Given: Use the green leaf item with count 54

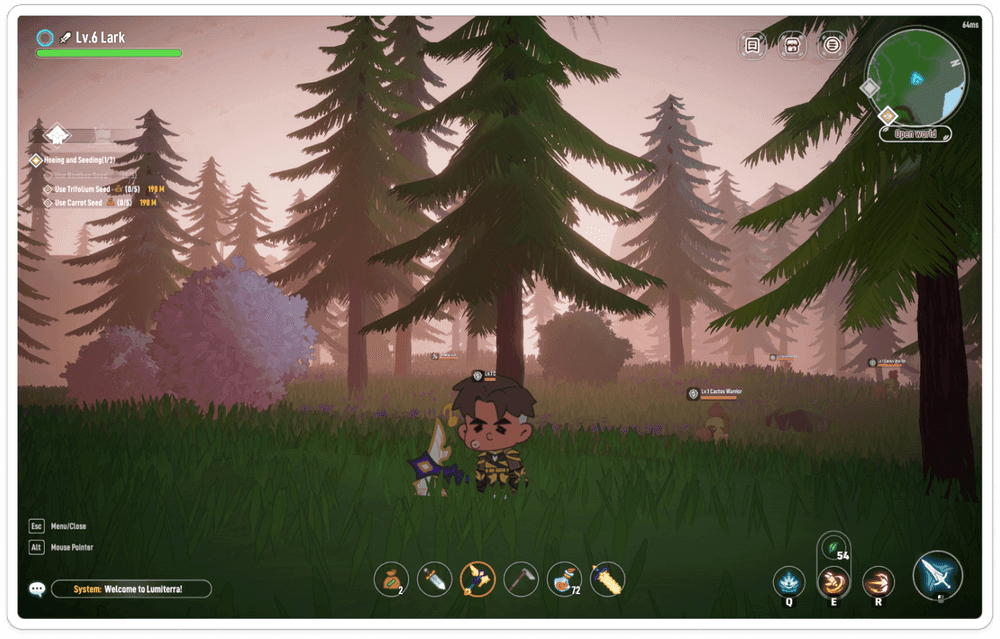Looking at the screenshot, I should (833, 546).
